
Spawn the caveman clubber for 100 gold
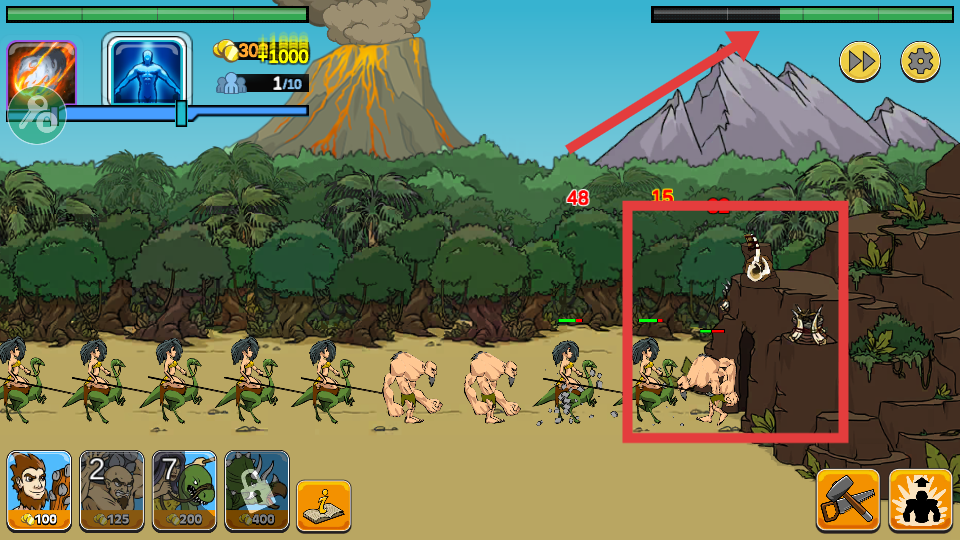coord(39,490)
